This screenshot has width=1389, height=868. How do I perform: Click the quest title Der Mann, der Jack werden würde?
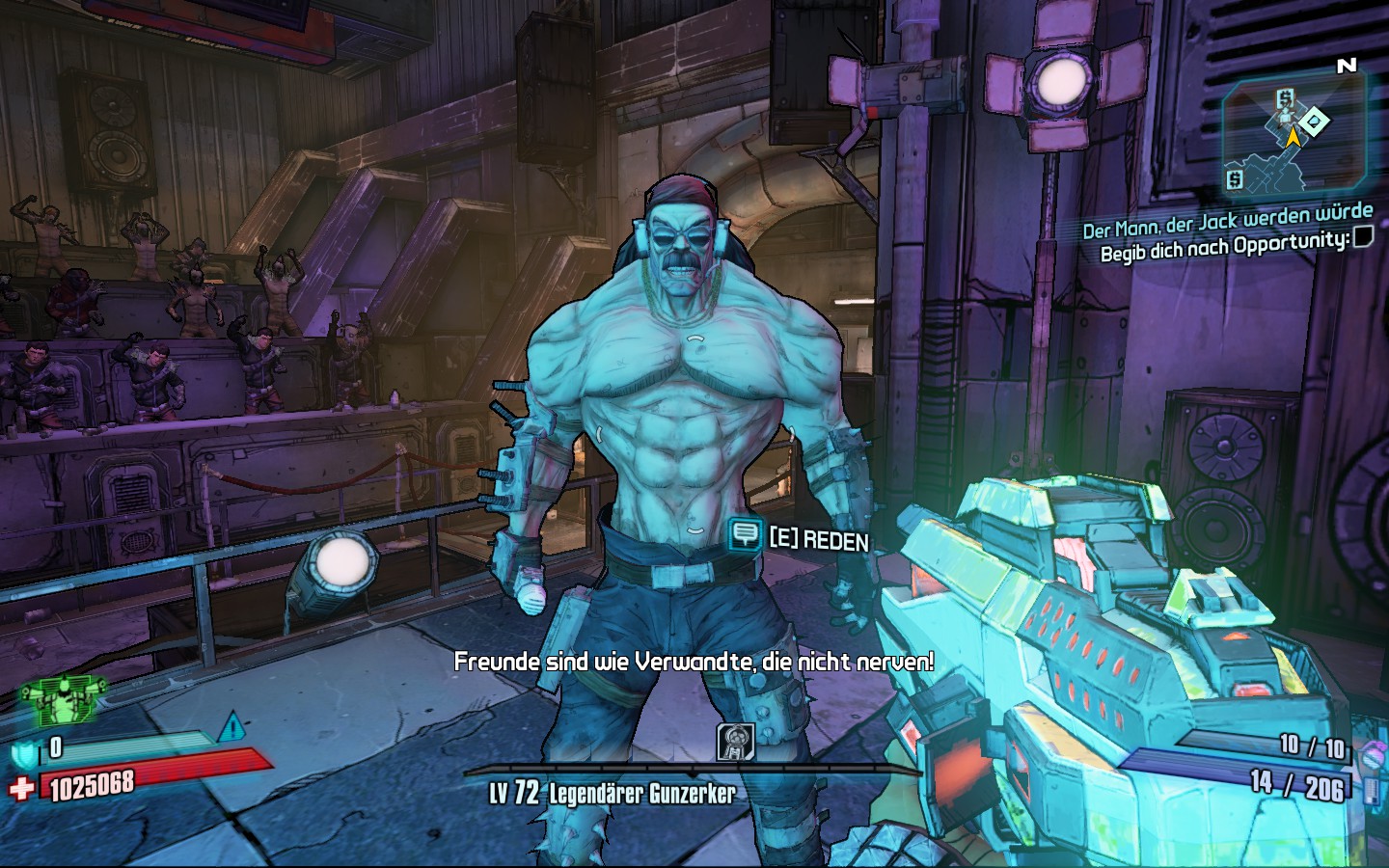click(1227, 220)
